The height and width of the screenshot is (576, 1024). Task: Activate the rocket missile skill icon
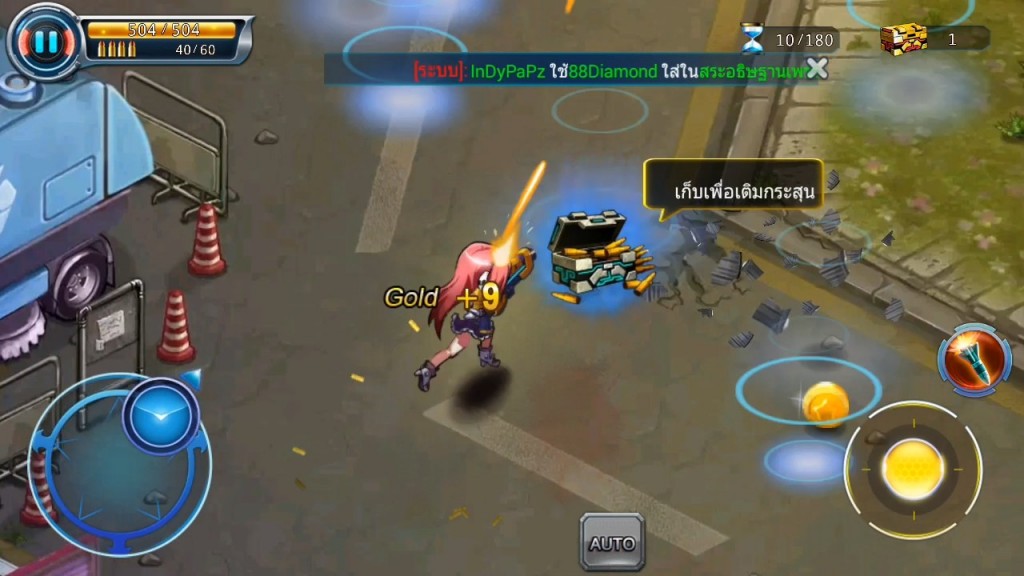(x=974, y=360)
